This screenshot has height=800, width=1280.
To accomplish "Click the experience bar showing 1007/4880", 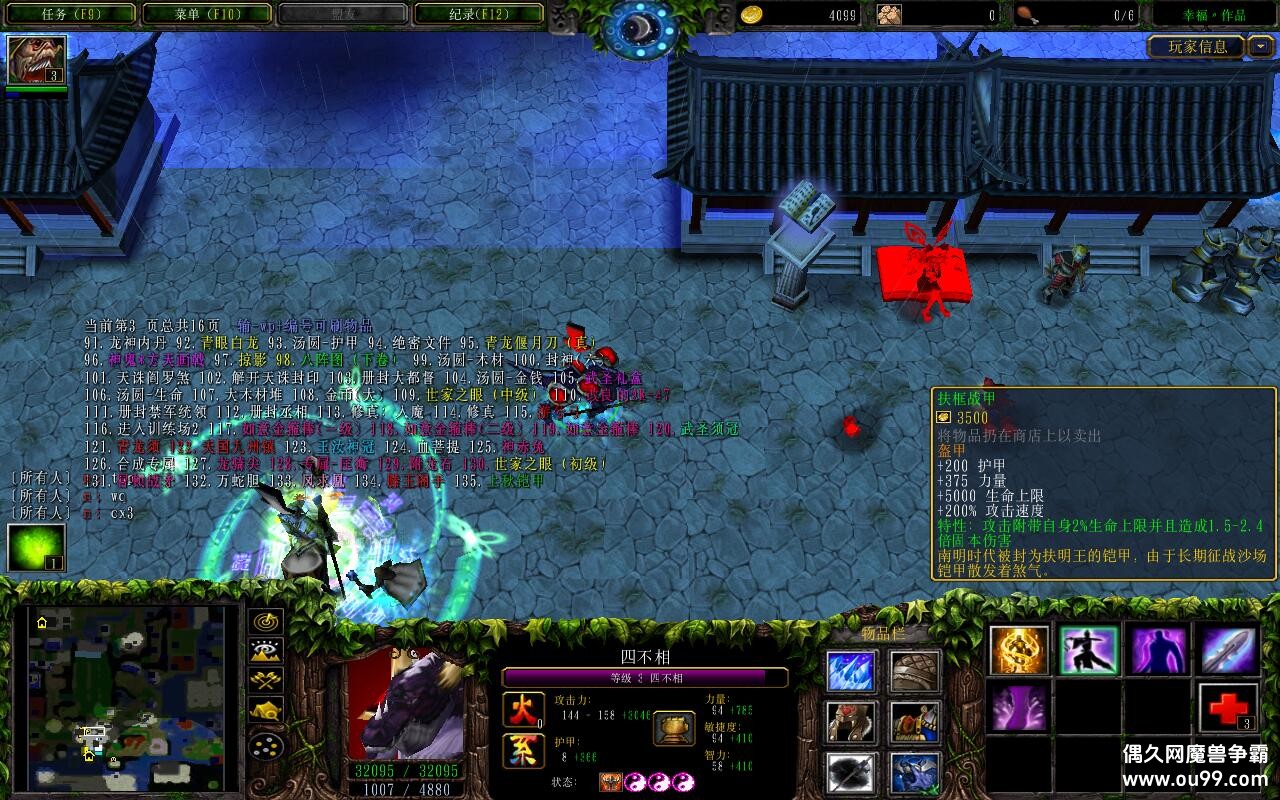I will pyautogui.click(x=406, y=790).
